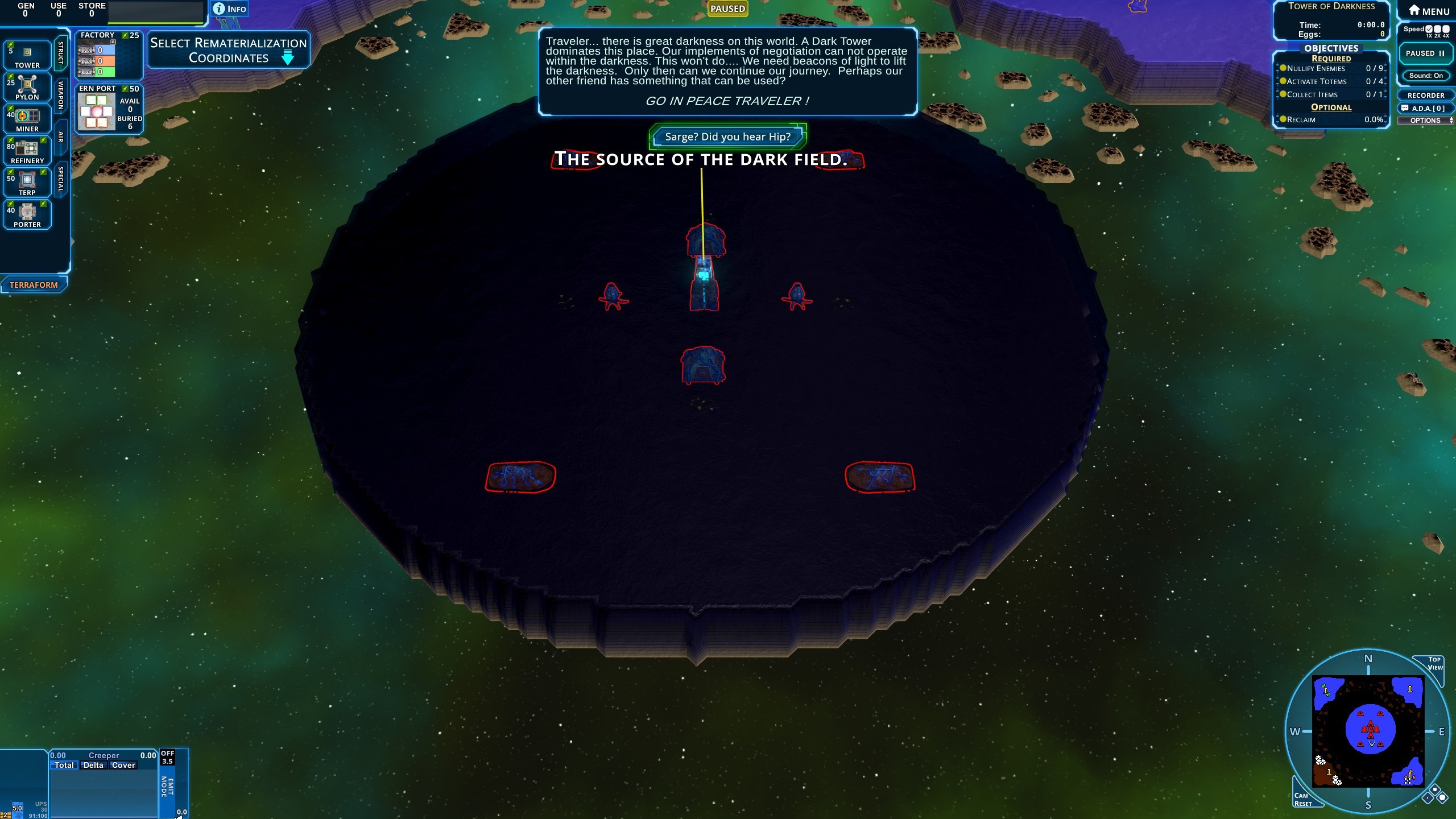The image size is (1456, 819).
Task: Switch the creeper graph to Delta
Action: tap(93, 766)
